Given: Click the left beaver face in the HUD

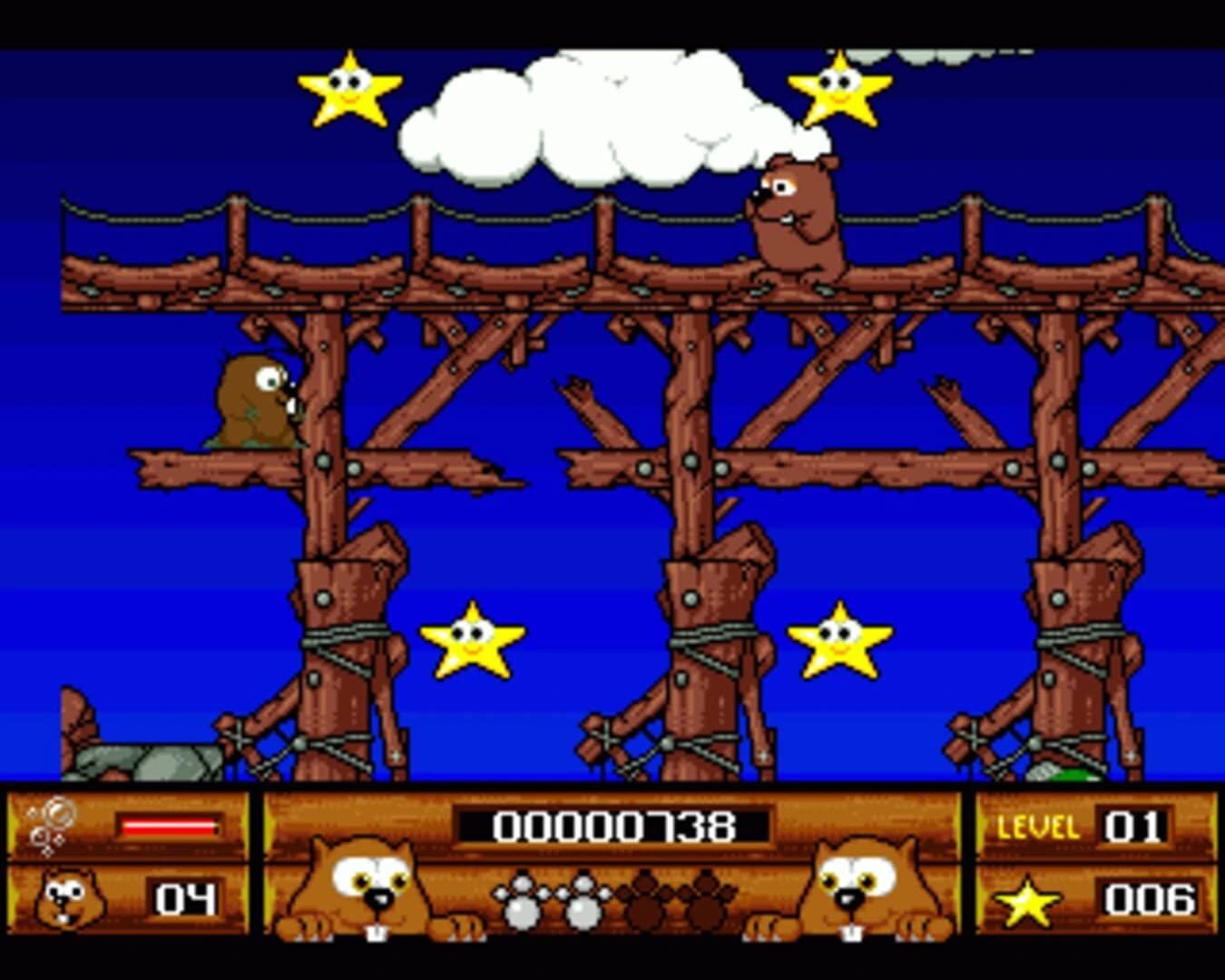Looking at the screenshot, I should [367, 889].
